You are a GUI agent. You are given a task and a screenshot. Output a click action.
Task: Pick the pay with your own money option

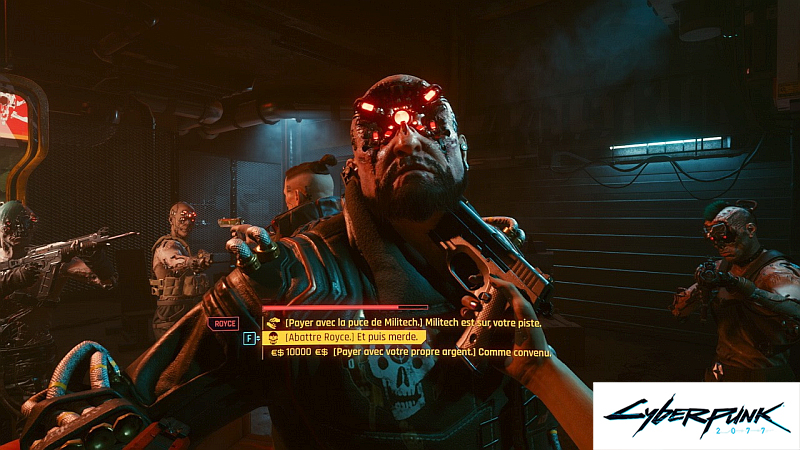point(405,352)
